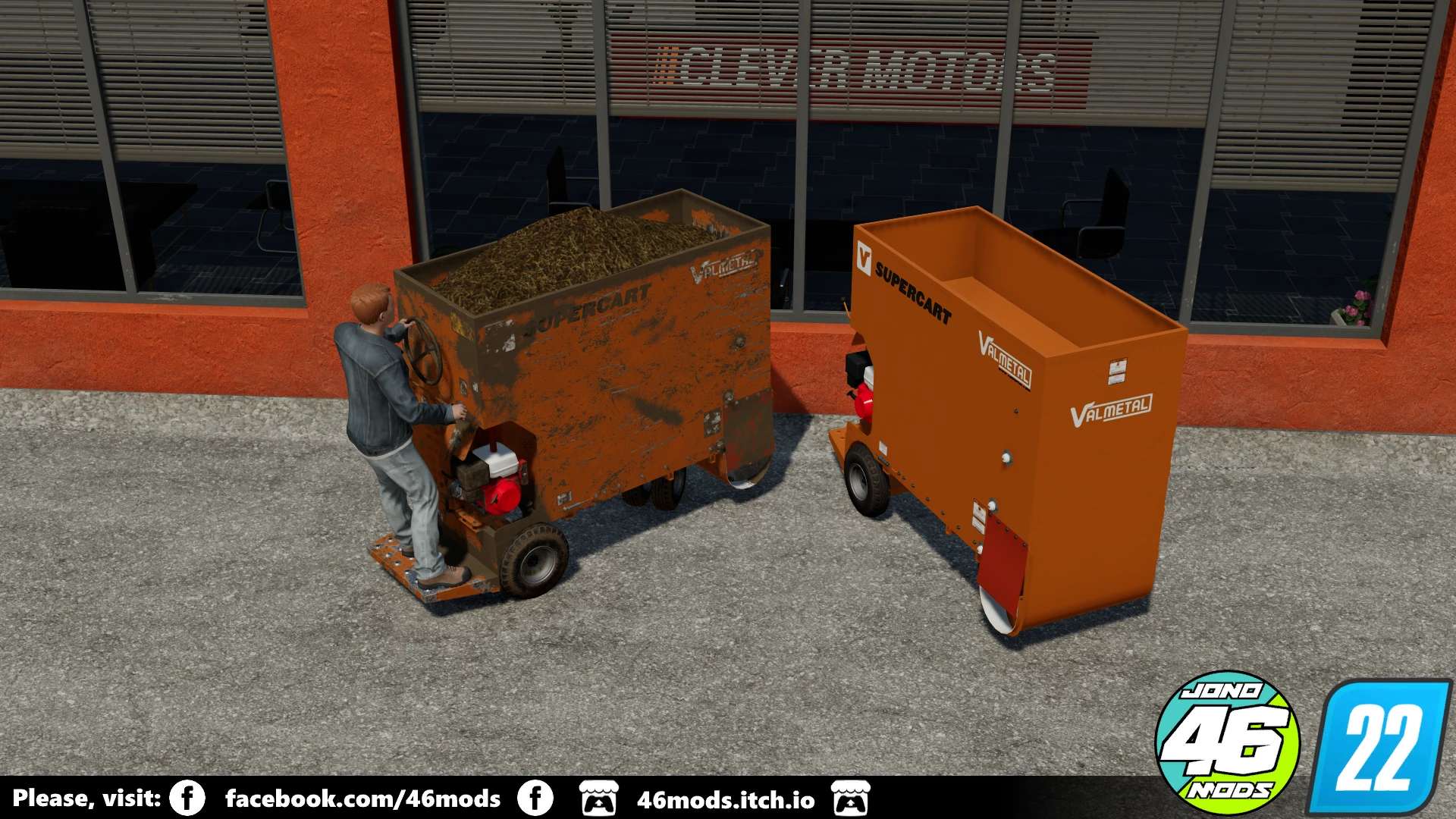
Task: Open the facebook.com/46mods link
Action: [x=362, y=799]
